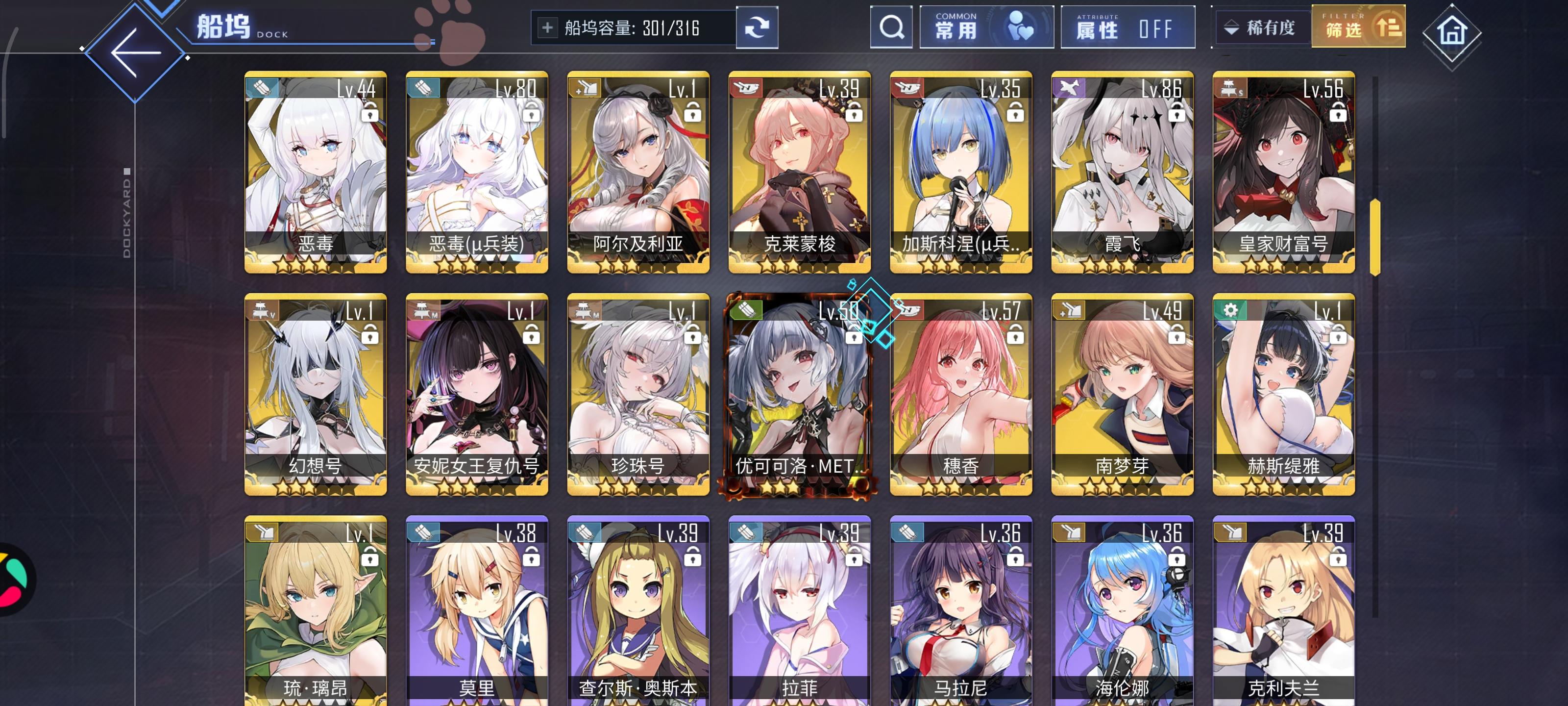Click the refresh icon beside dock capacity
Viewport: 1568px width, 706px height.
point(757,27)
